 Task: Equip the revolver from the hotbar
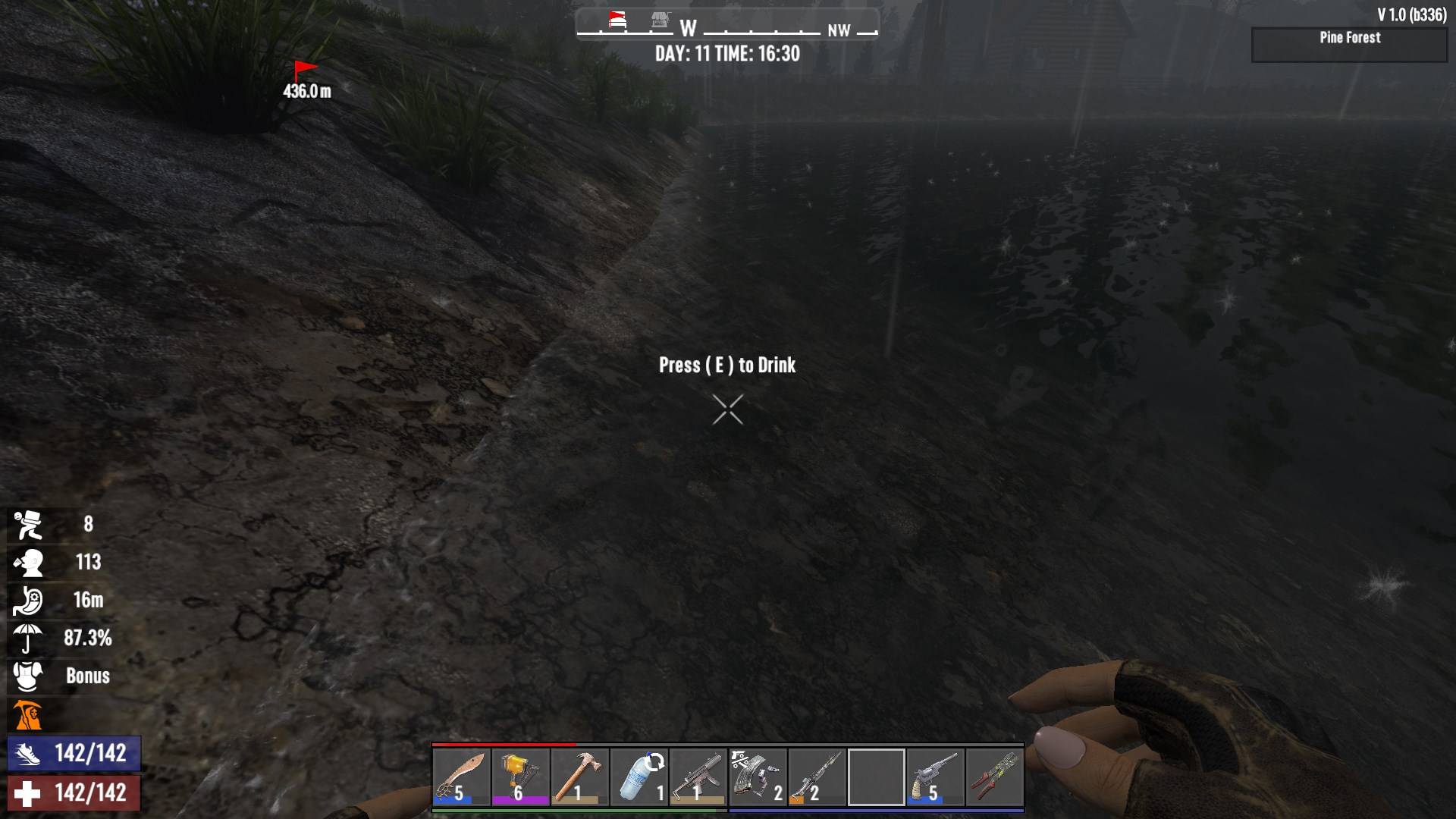[x=934, y=777]
